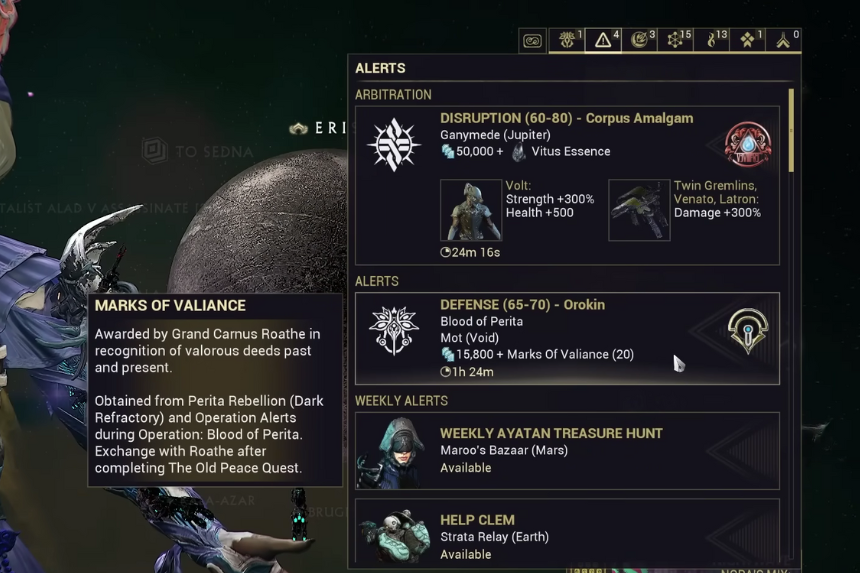Click the Twin Gremlins weapon bonus thumbnail
The image size is (860, 573).
(639, 210)
